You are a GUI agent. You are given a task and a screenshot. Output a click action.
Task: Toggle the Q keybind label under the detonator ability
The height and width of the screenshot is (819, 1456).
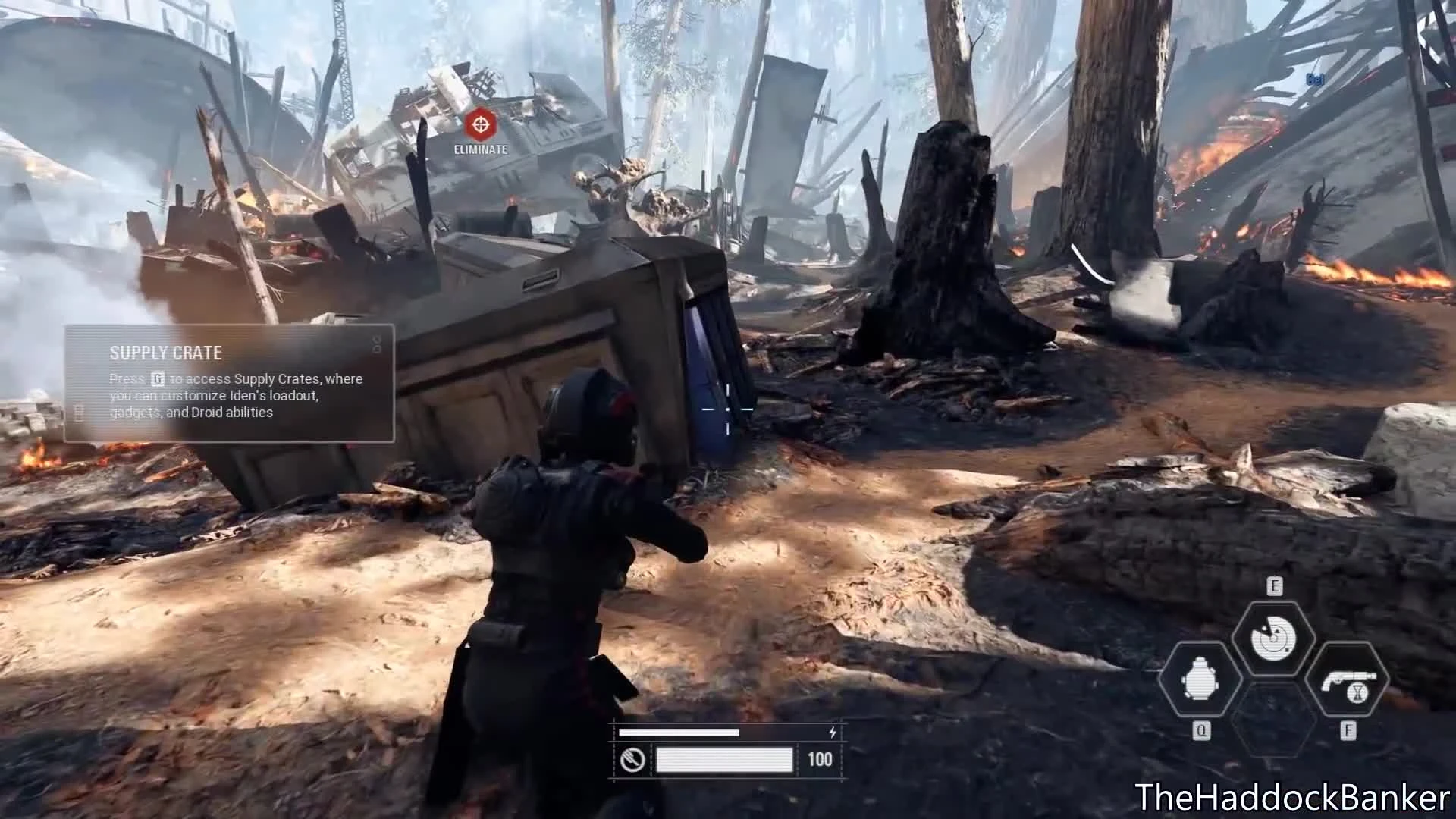tap(1202, 730)
